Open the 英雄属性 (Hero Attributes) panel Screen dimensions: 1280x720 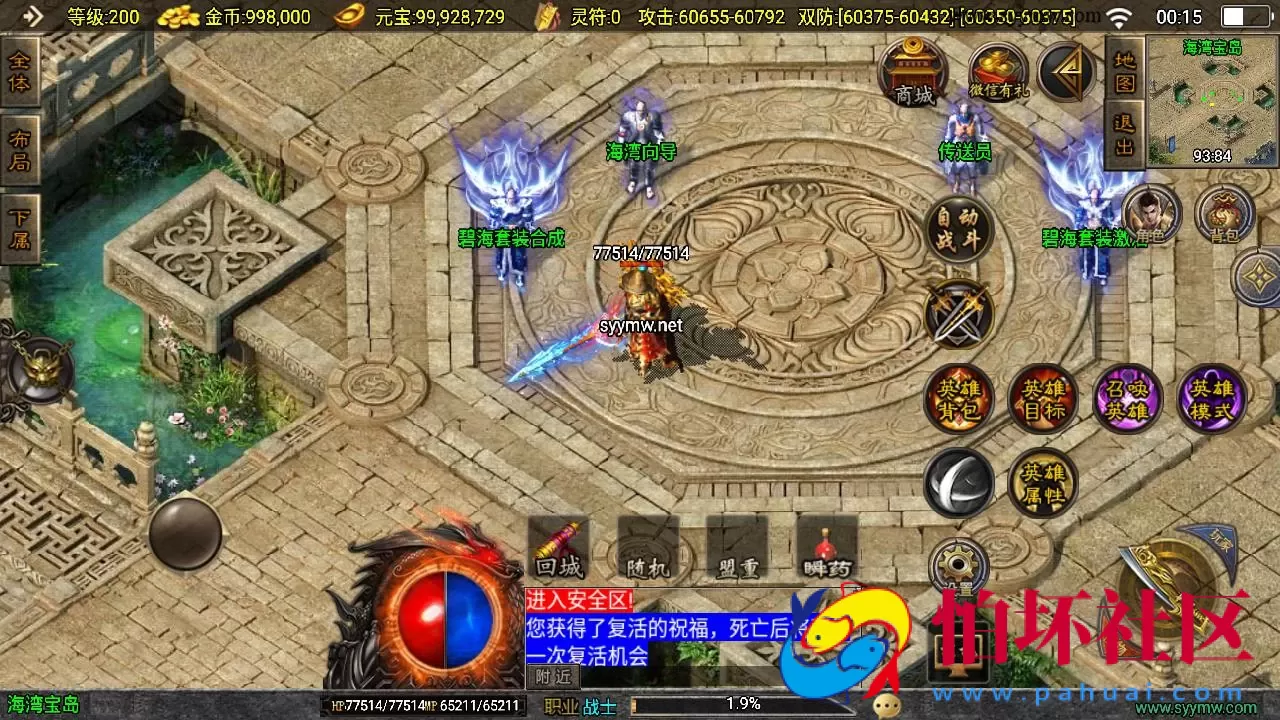[1042, 482]
